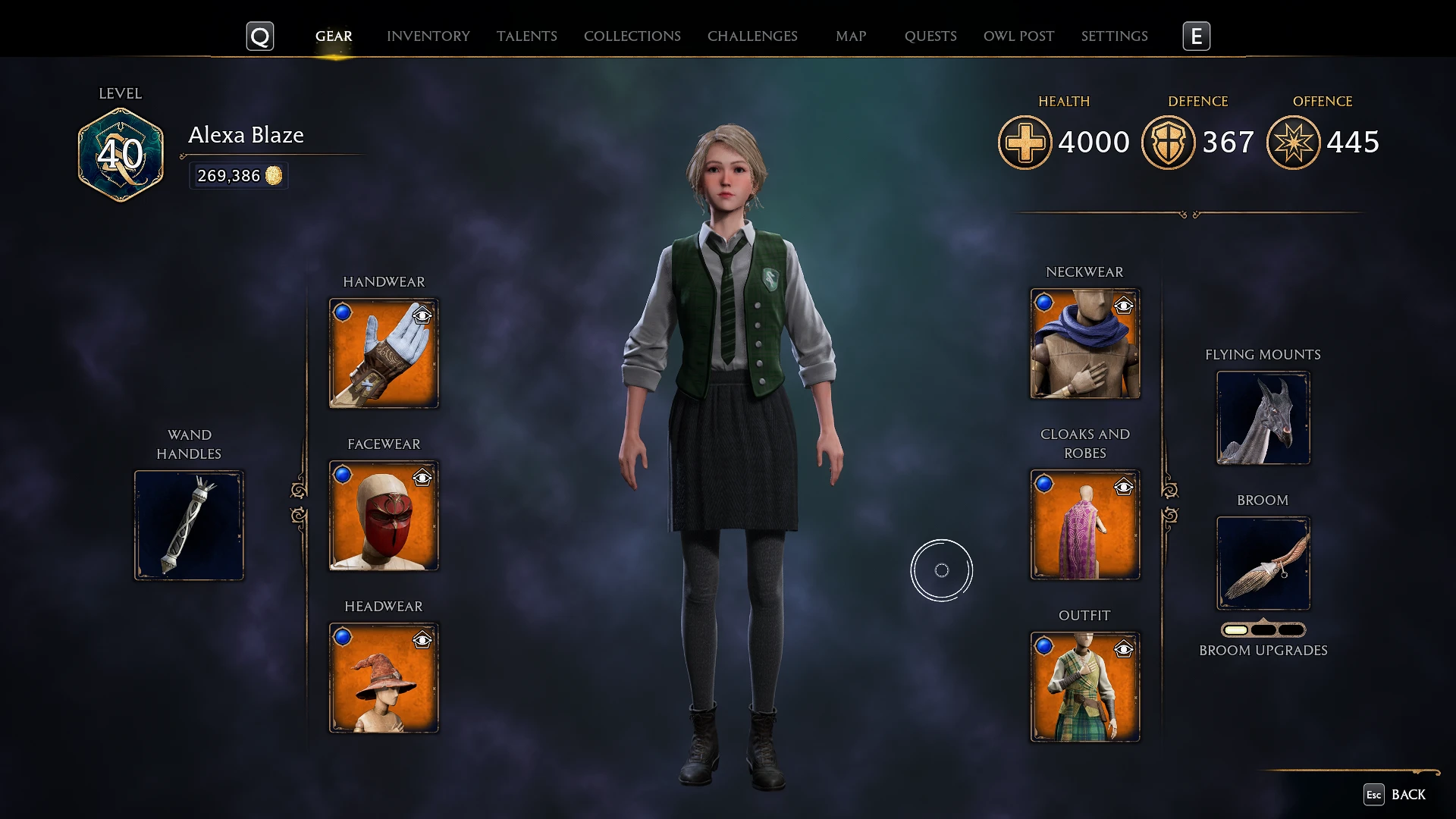This screenshot has height=819, width=1456.
Task: Open the Neckwear slot with blue scarf
Action: (1084, 344)
